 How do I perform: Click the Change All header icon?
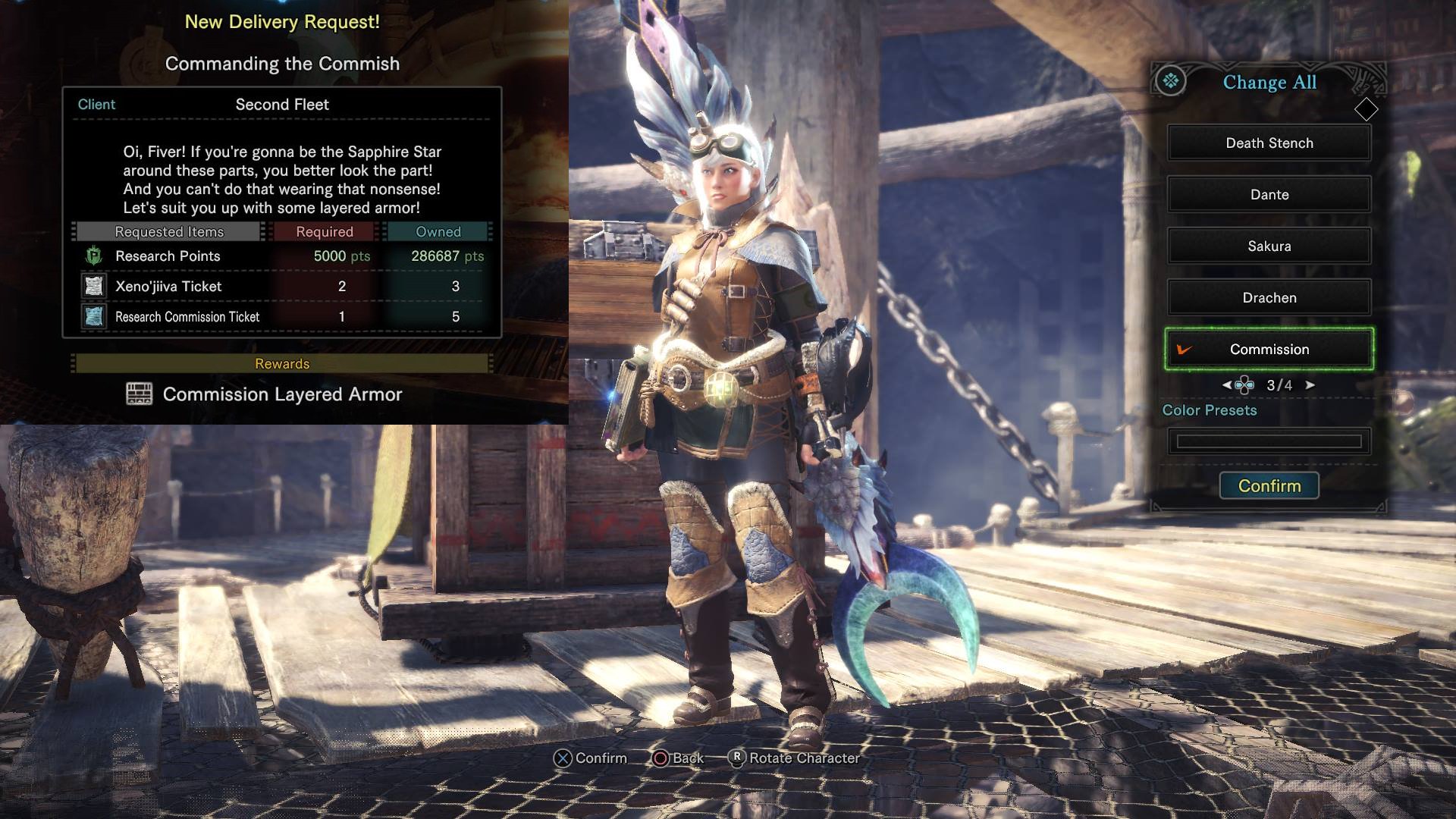tap(1171, 81)
